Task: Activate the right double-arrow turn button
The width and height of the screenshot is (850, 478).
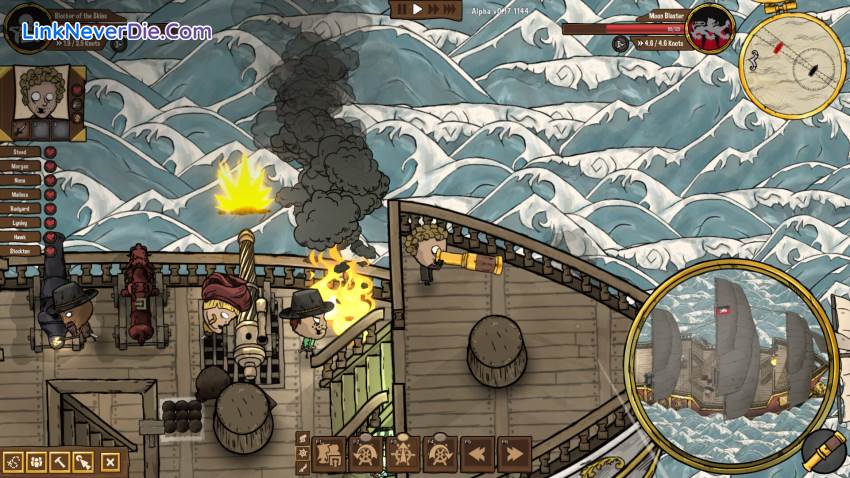Action: tap(513, 454)
